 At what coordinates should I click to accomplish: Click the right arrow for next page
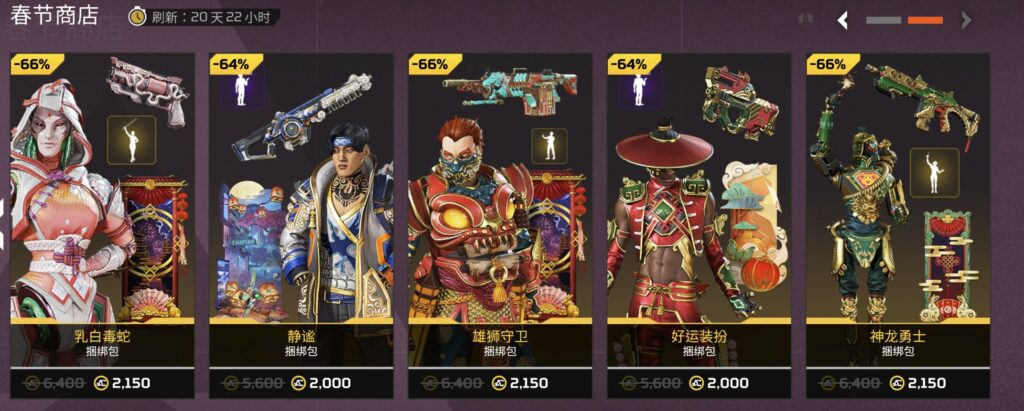(x=965, y=20)
